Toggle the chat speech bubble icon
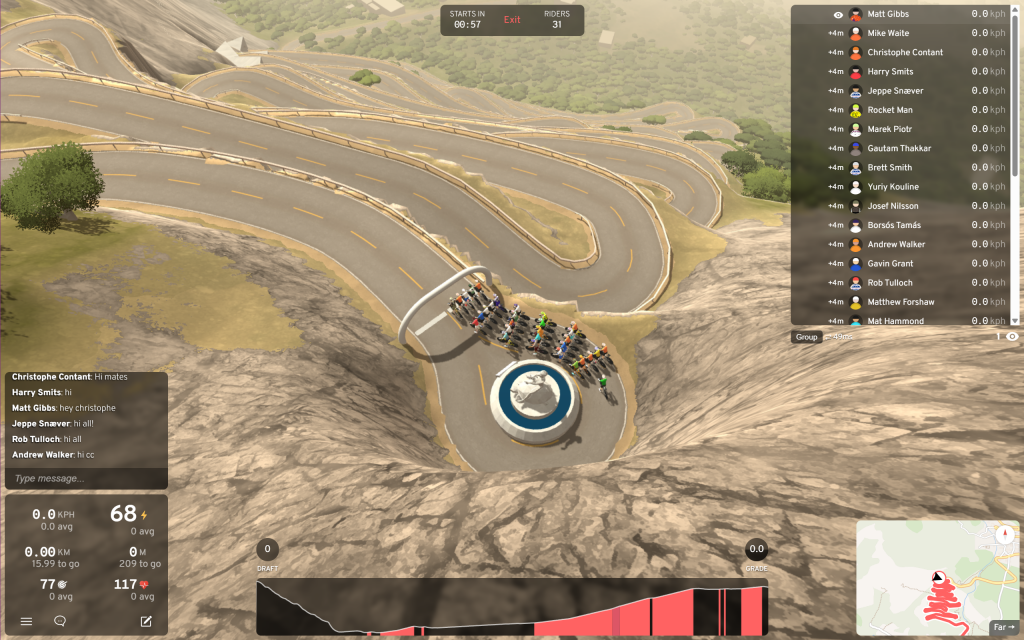The image size is (1024, 640). [60, 621]
